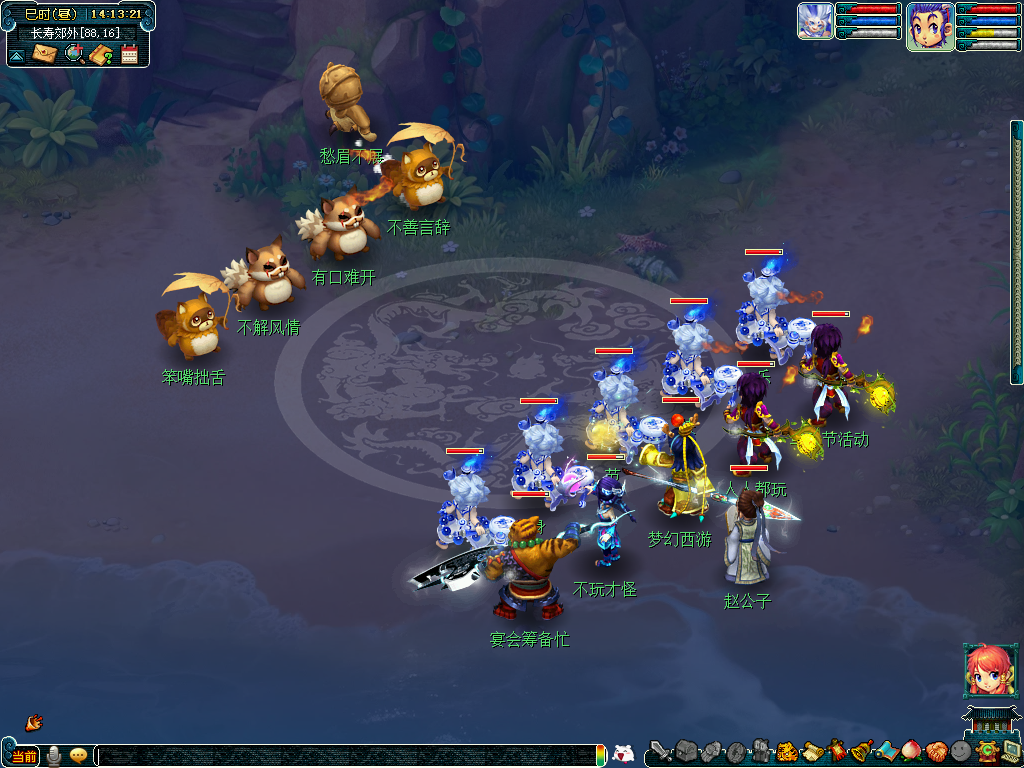This screenshot has height=768, width=1024.
Task: Open the paper scroll toolbar icon
Action: [811, 751]
